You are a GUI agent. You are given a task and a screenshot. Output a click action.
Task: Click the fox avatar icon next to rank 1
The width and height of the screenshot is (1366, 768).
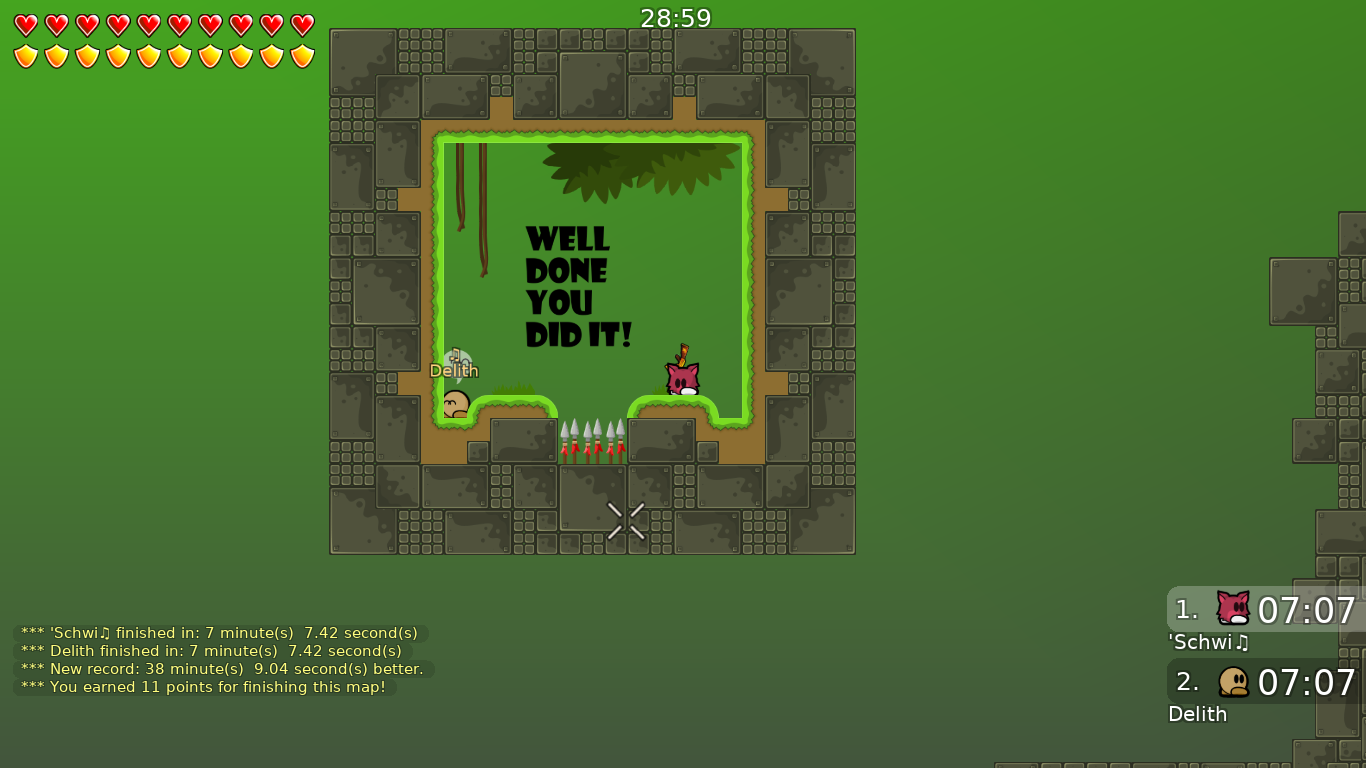tap(1232, 608)
